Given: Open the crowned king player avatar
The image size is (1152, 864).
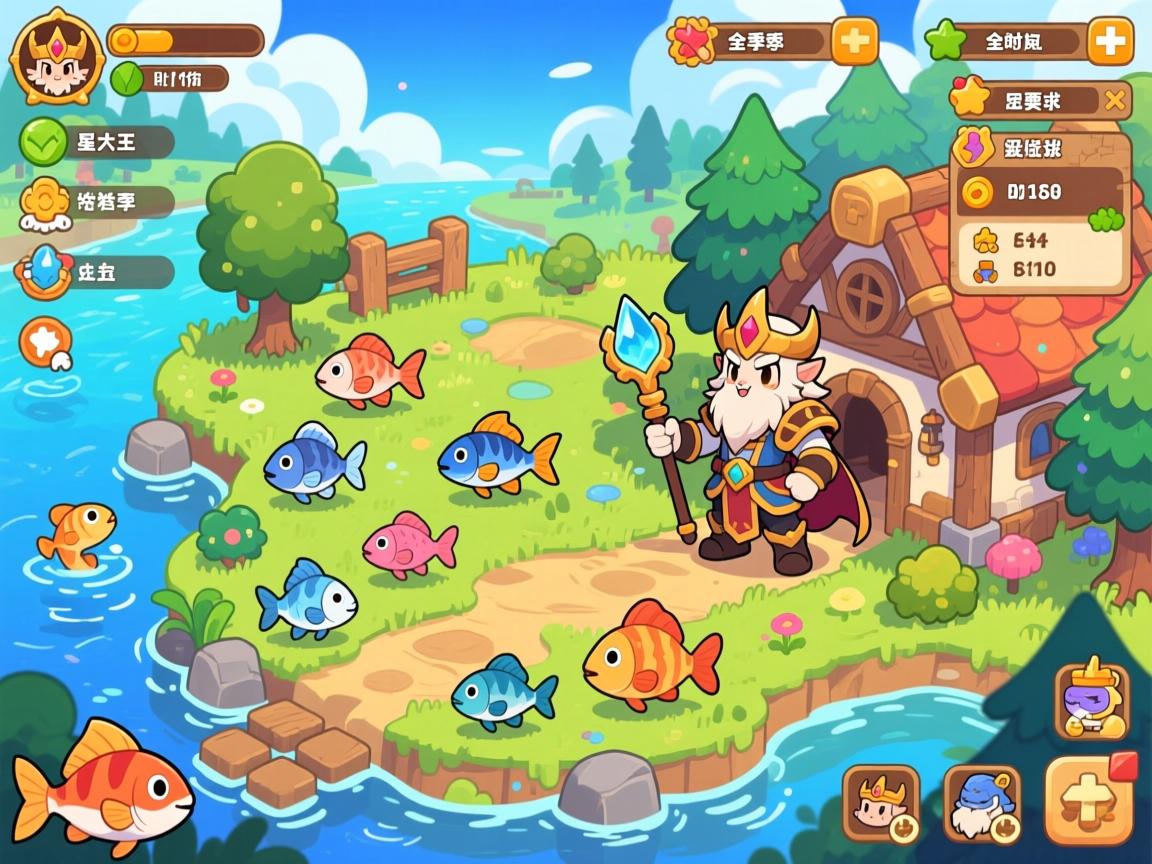Looking at the screenshot, I should point(57,56).
